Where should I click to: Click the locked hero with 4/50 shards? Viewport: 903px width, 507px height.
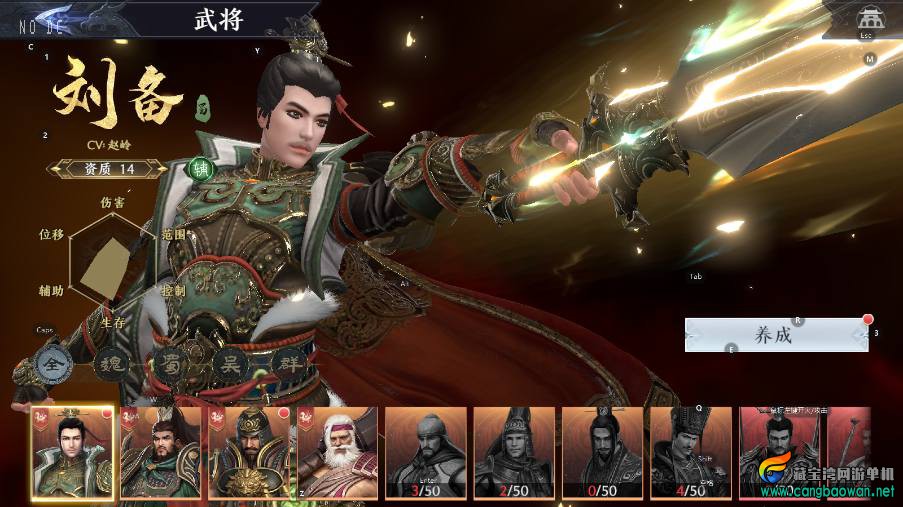coord(690,452)
